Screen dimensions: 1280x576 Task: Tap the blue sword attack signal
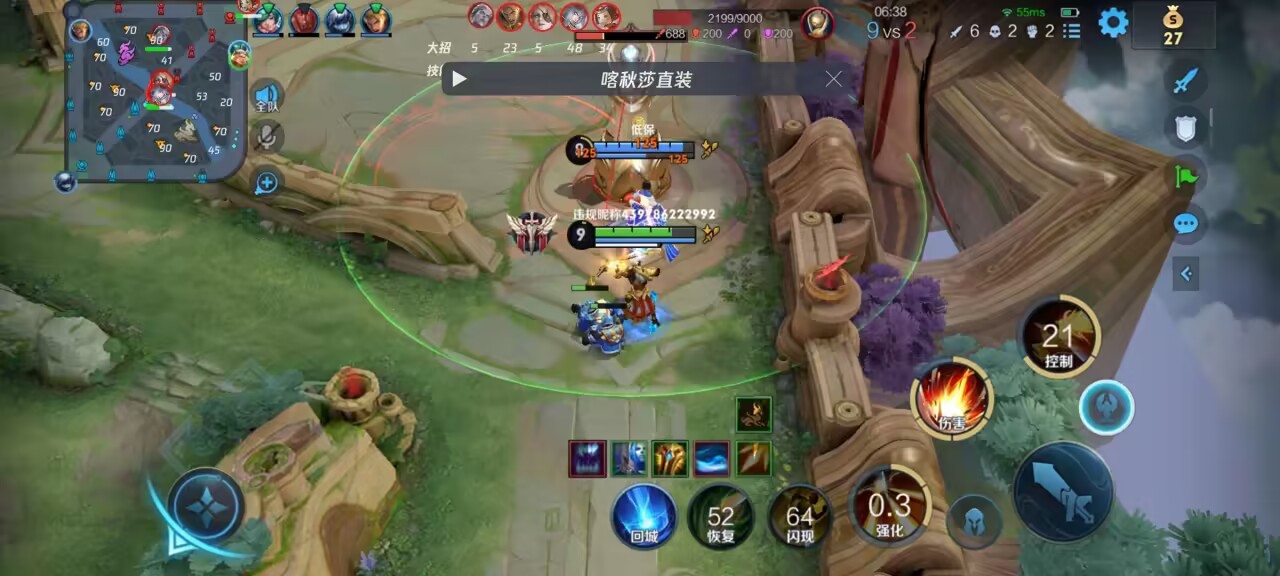[1186, 81]
